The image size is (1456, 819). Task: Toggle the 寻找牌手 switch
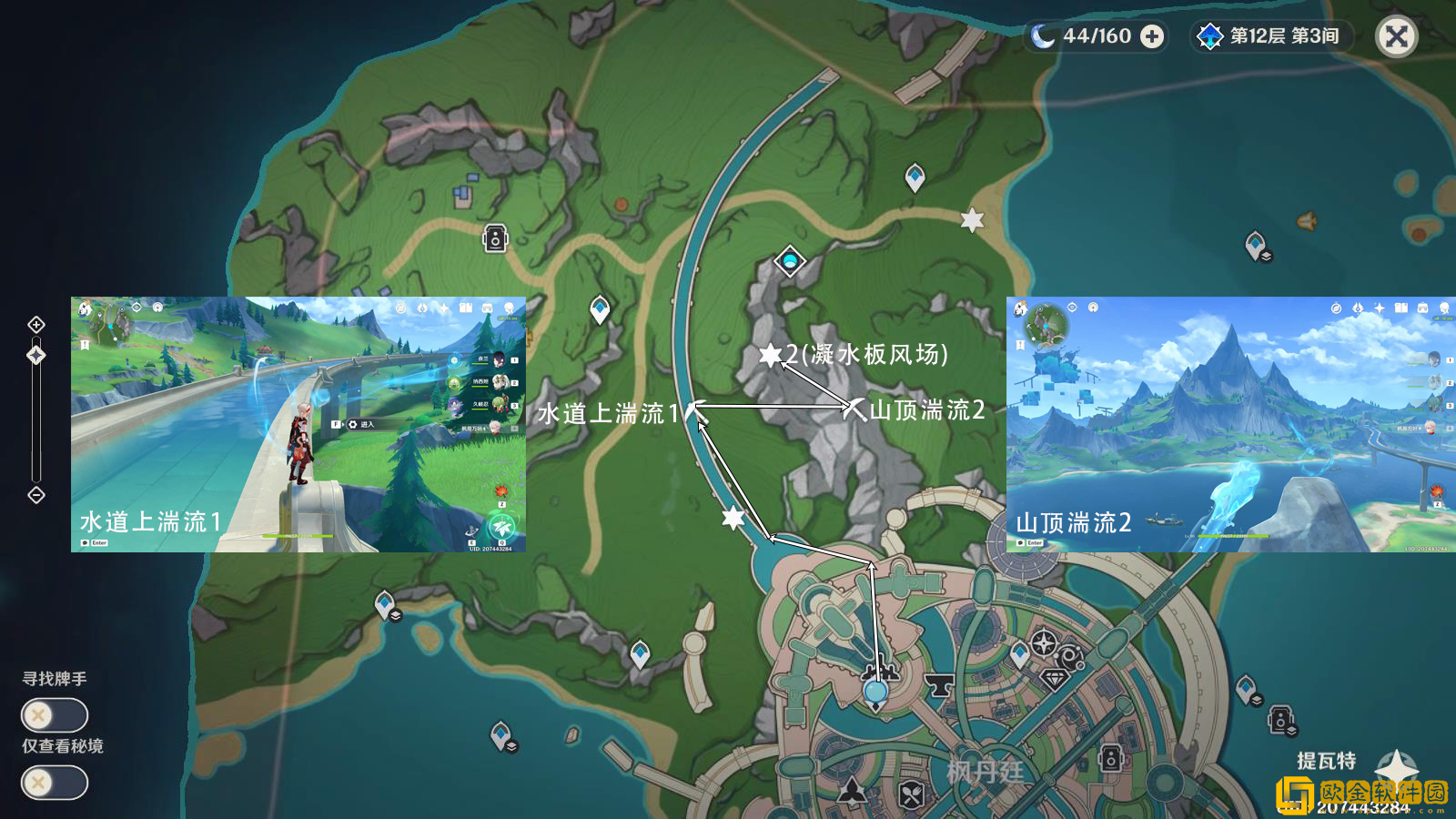coord(55,715)
